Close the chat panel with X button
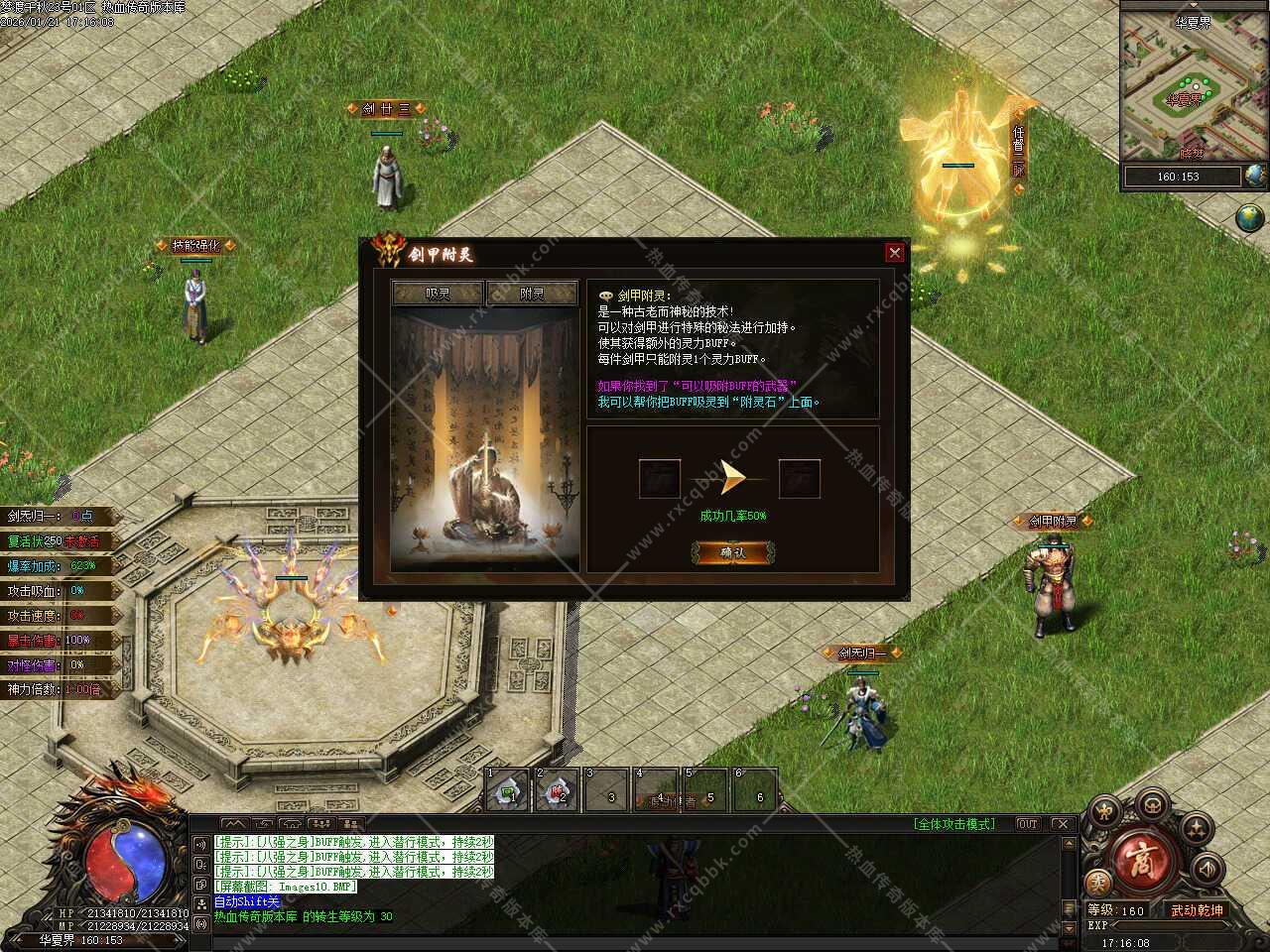Viewport: 1270px width, 952px height. pos(1061,824)
